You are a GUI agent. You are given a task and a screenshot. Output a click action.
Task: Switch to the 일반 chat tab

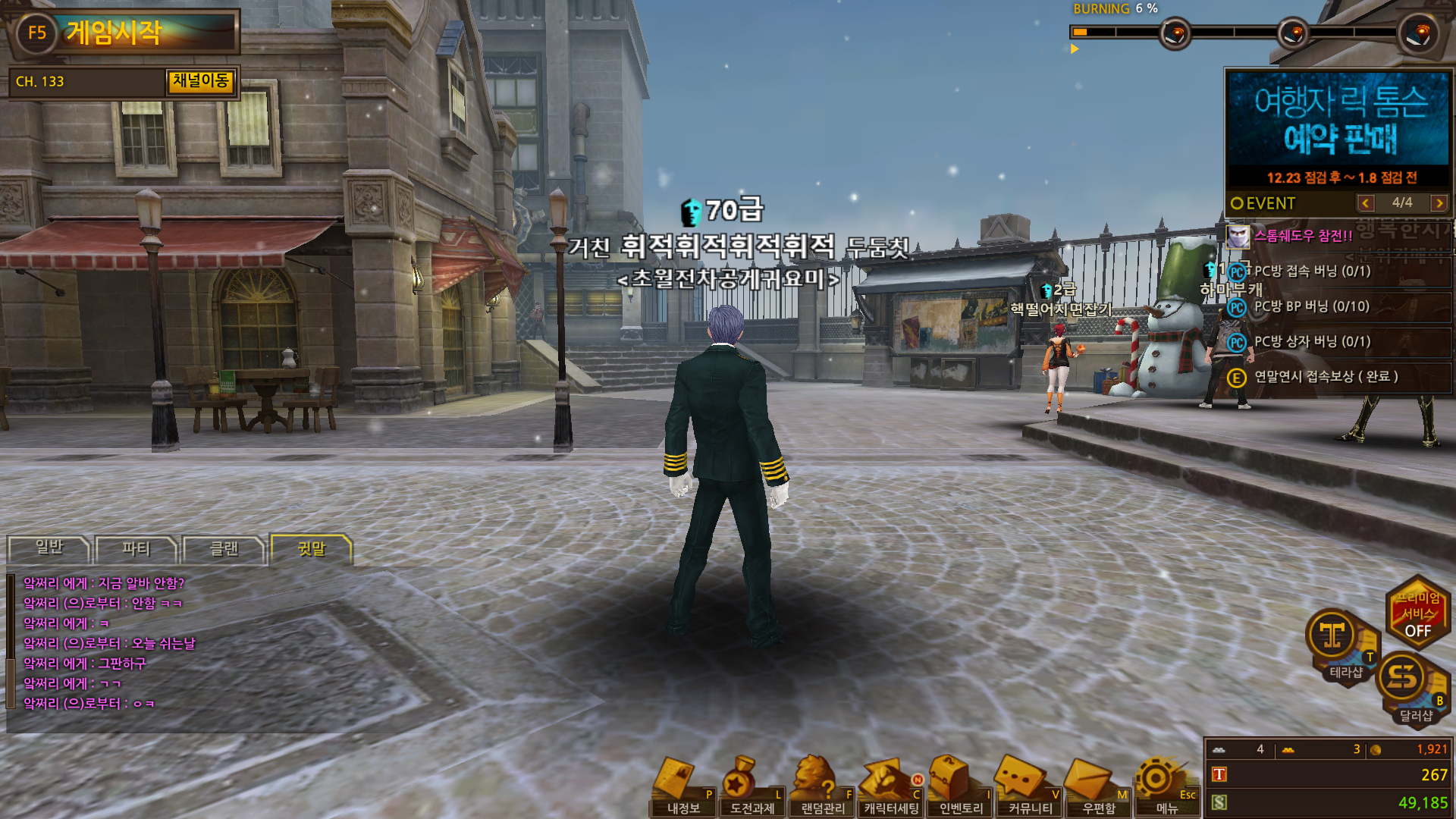pos(49,548)
